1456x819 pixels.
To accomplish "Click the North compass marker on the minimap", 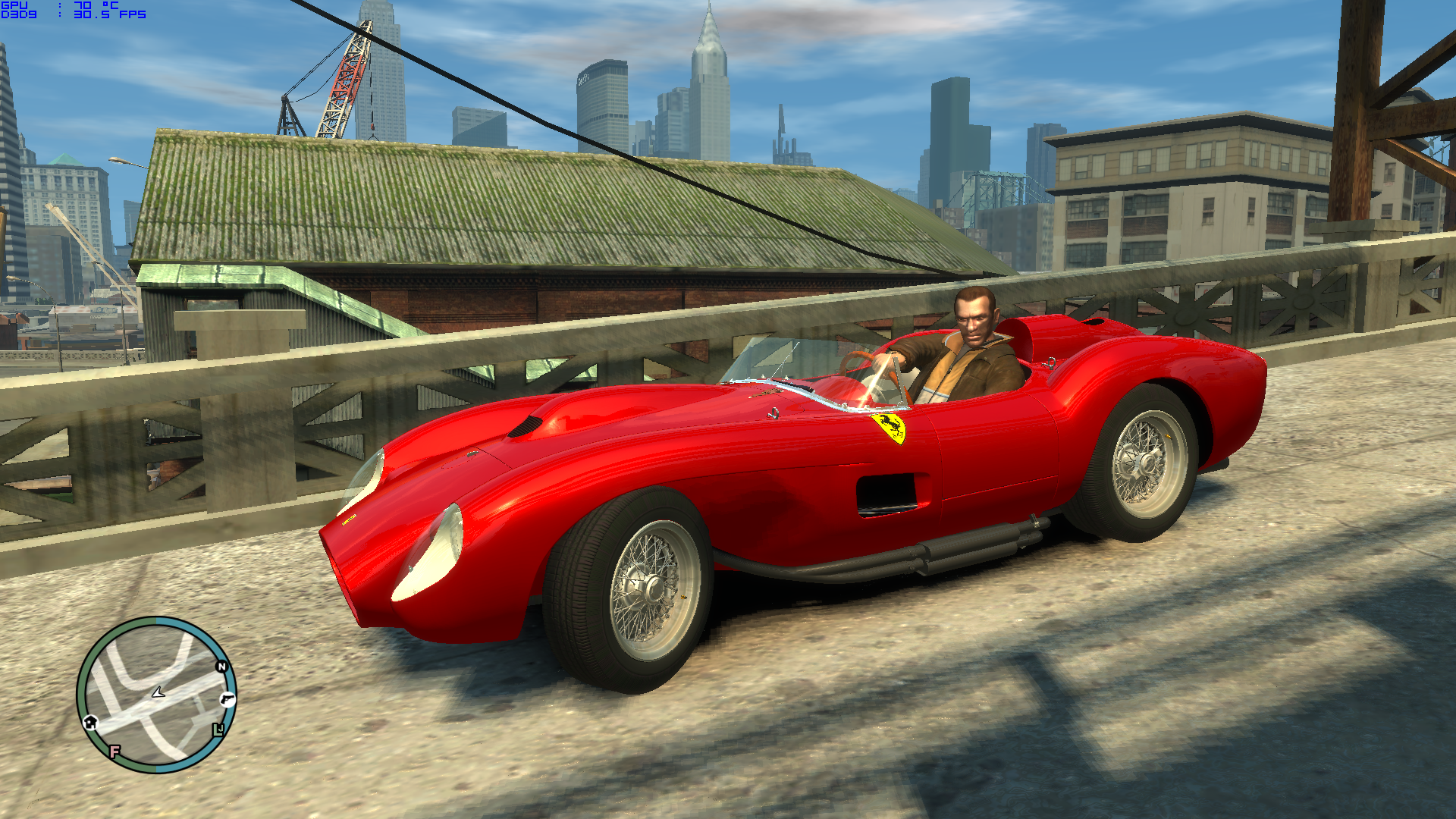I will [221, 666].
